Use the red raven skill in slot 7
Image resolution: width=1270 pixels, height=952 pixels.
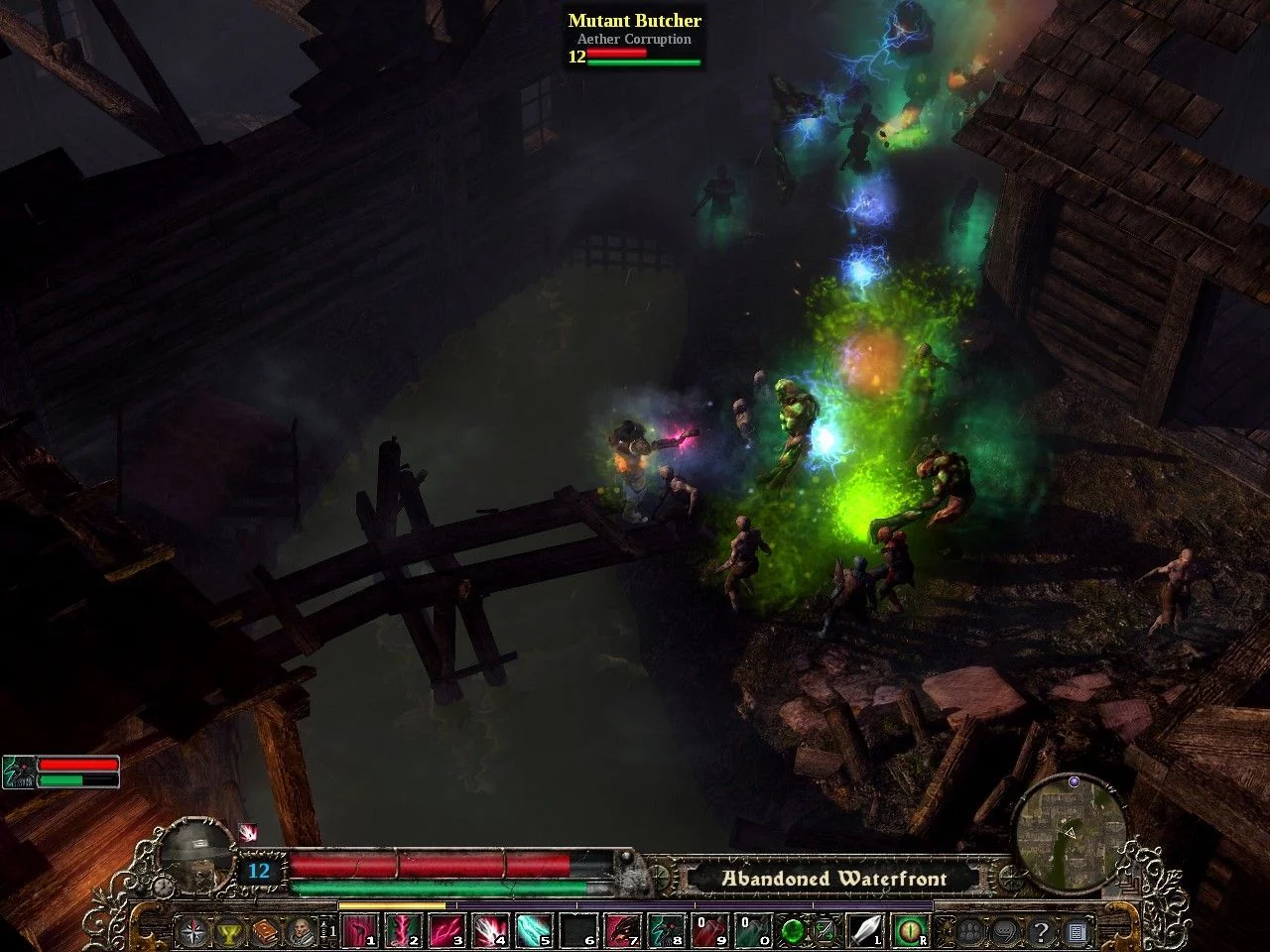pyautogui.click(x=620, y=932)
